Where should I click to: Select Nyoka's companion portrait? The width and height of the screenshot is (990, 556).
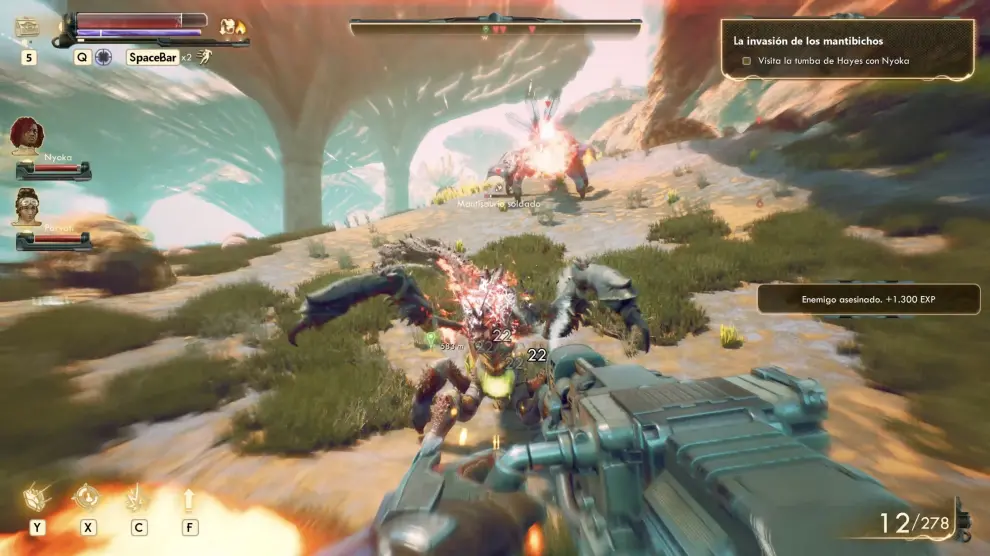click(x=27, y=135)
